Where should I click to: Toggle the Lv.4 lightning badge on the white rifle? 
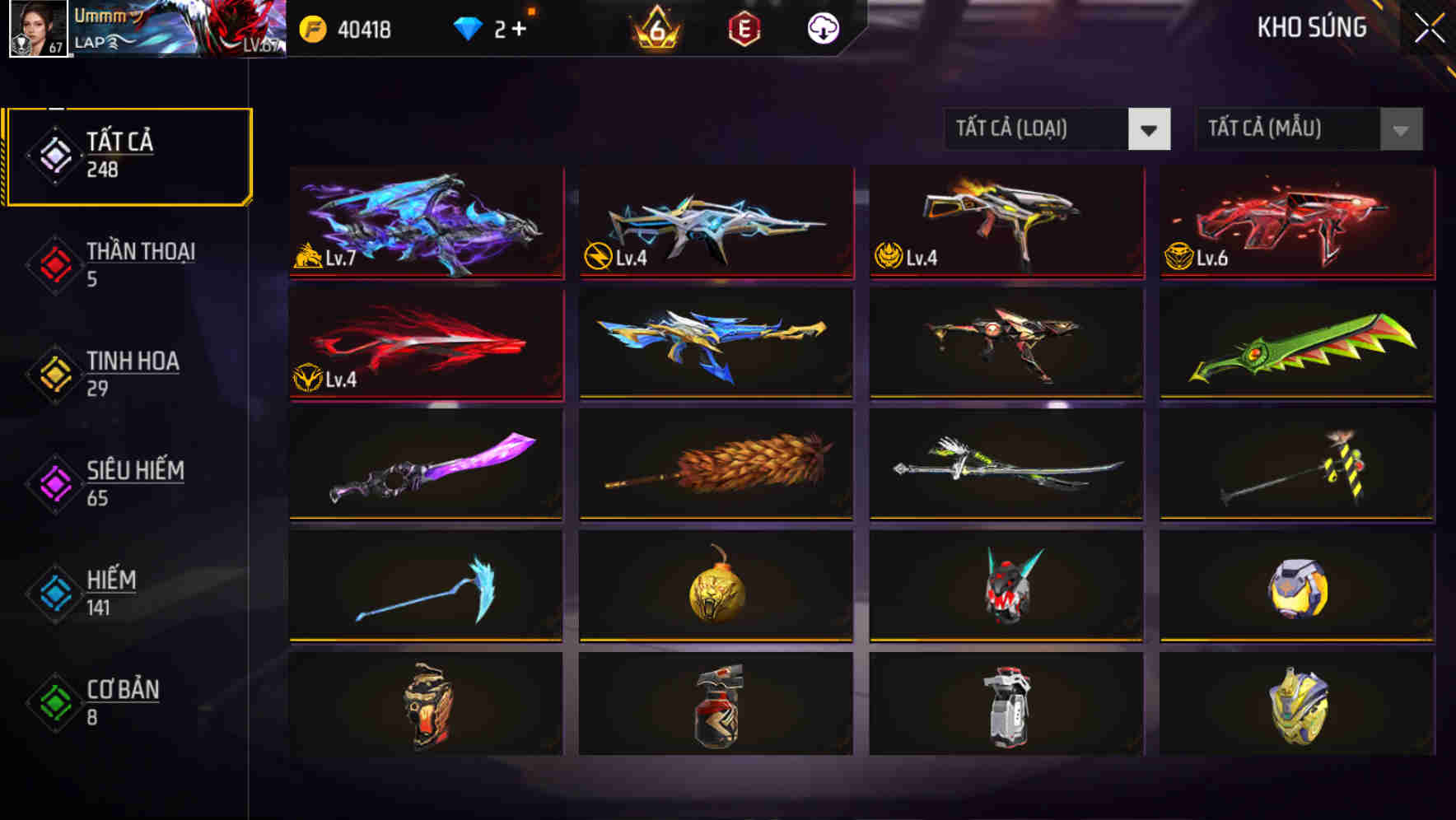tap(600, 259)
